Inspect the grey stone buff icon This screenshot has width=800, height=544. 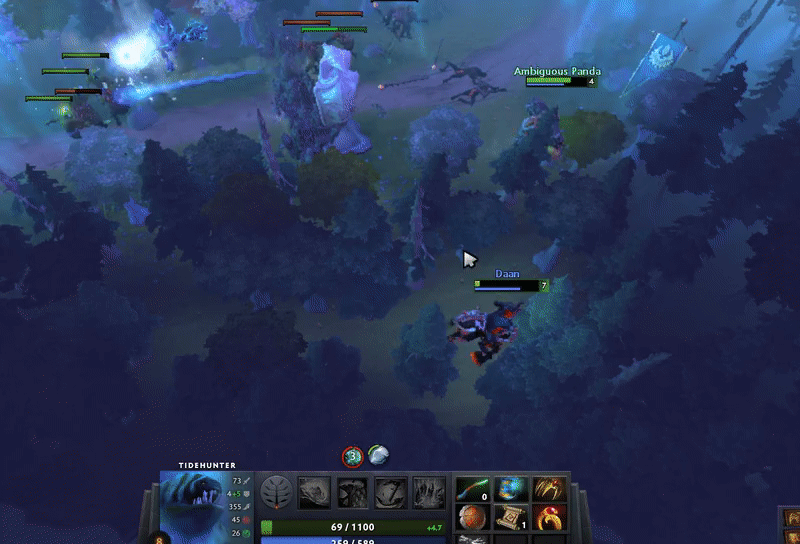click(377, 456)
